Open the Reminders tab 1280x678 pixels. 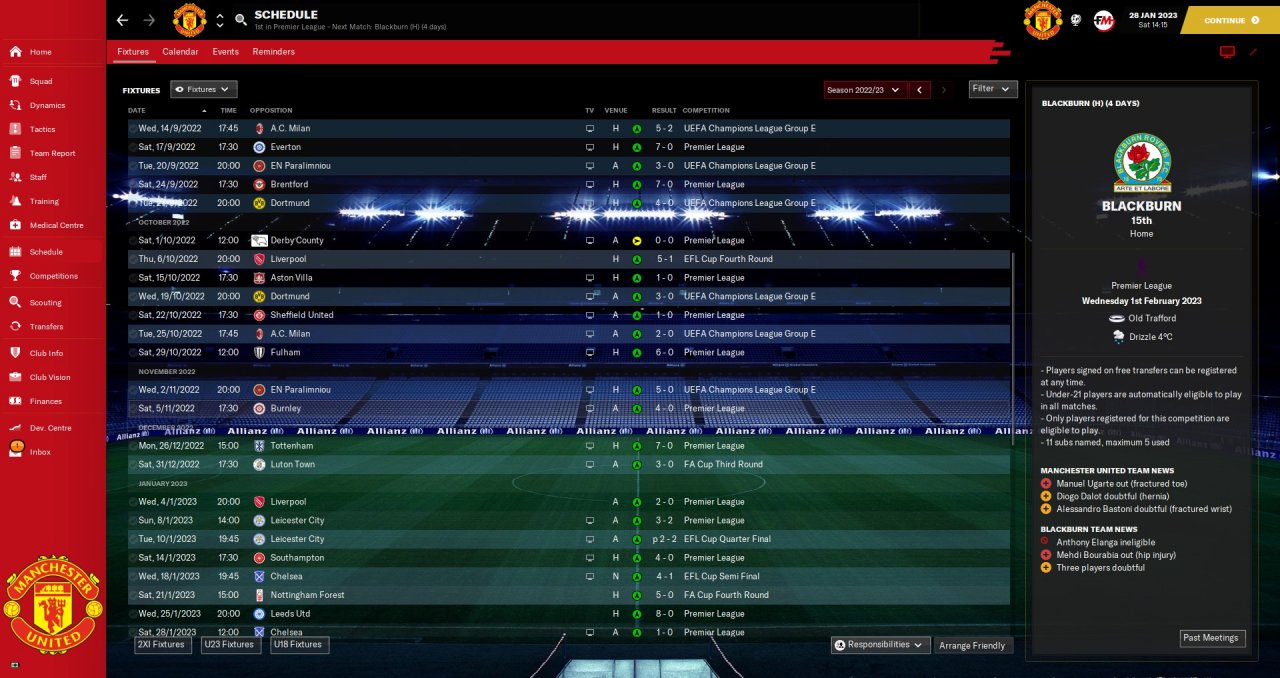pyautogui.click(x=273, y=52)
